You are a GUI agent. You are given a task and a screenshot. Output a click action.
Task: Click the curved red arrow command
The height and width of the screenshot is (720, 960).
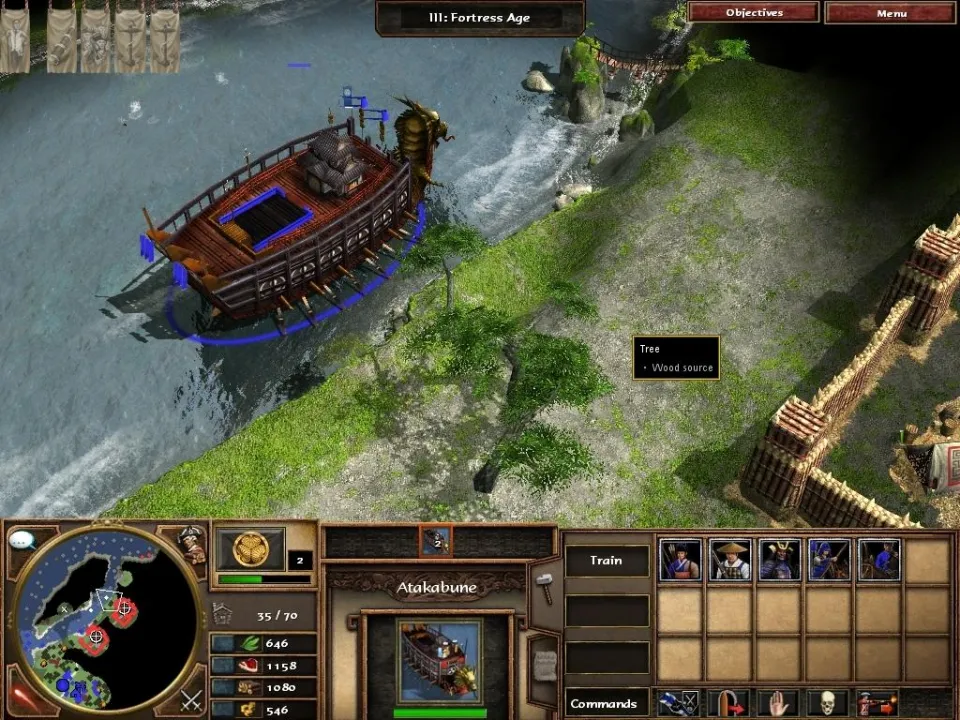pos(730,702)
